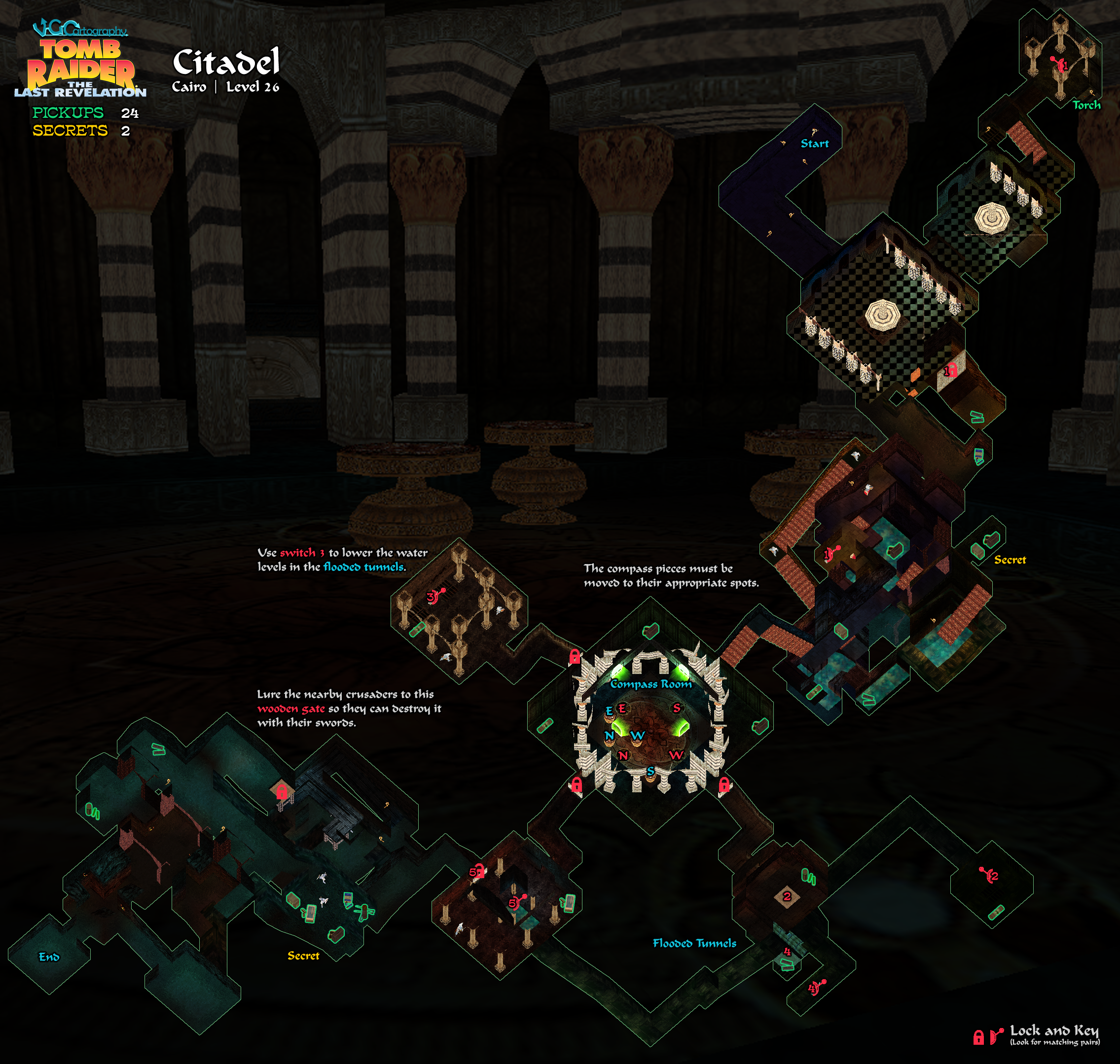Click the Lock and Key legend entry

pyautogui.click(x=1053, y=1034)
